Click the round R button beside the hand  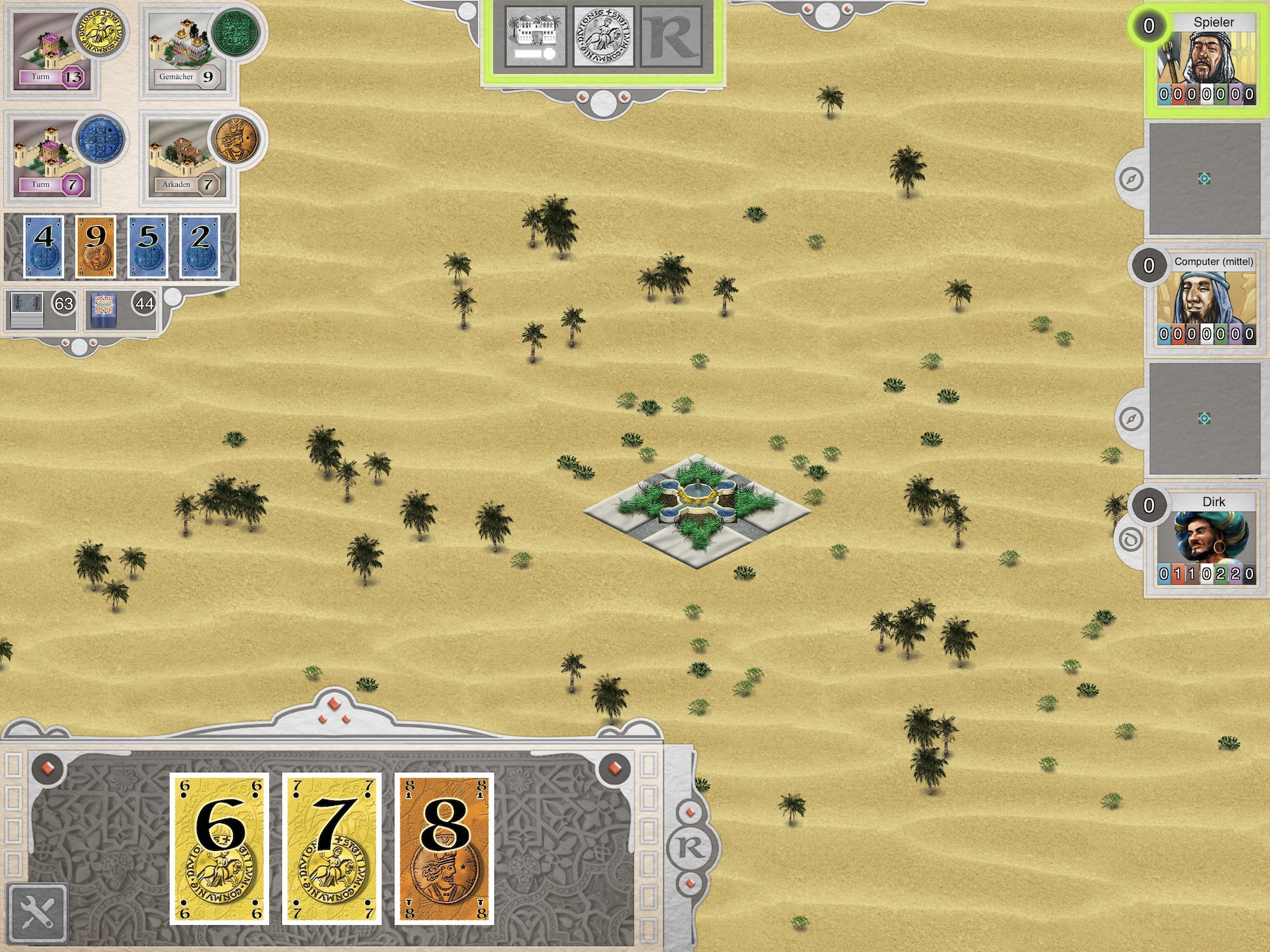(691, 848)
